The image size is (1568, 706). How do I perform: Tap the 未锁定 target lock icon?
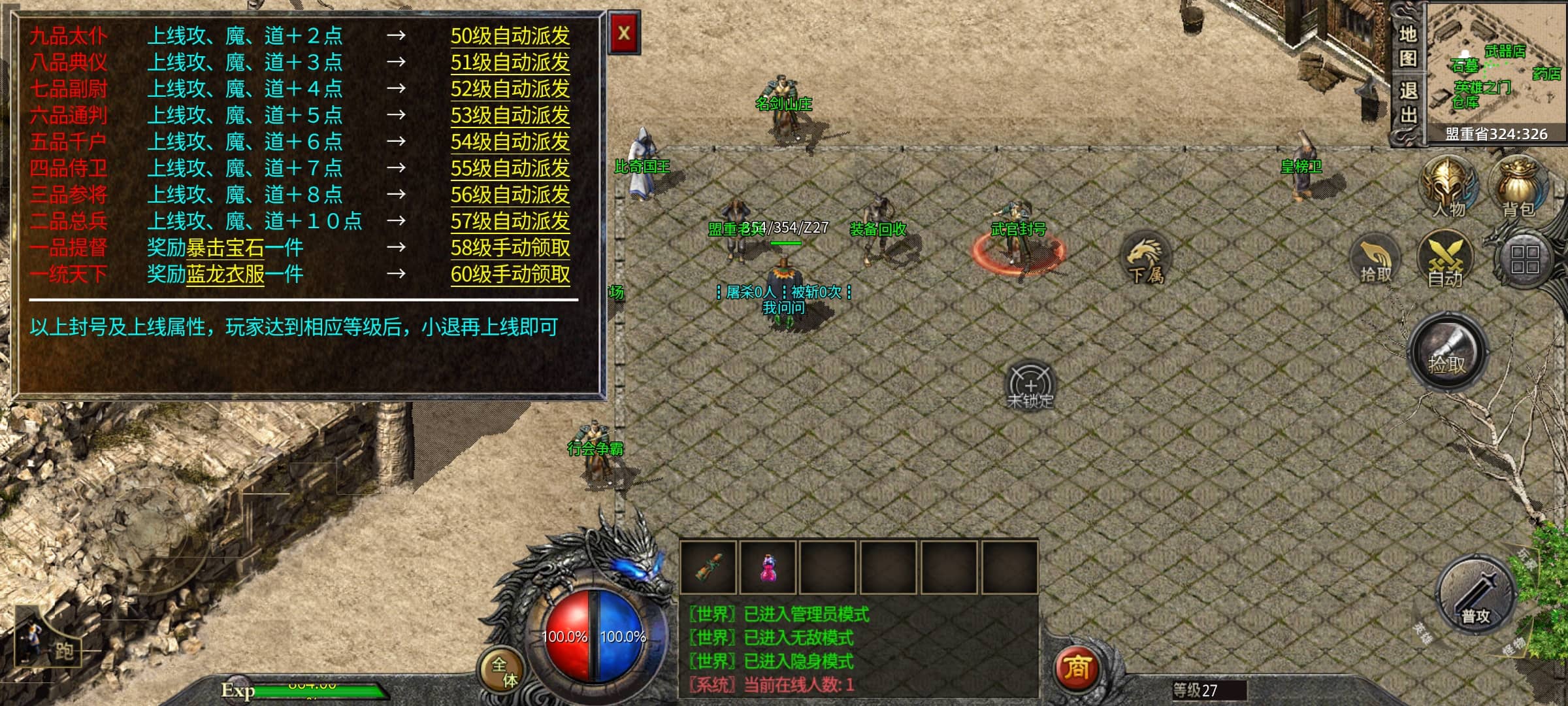tap(1030, 386)
